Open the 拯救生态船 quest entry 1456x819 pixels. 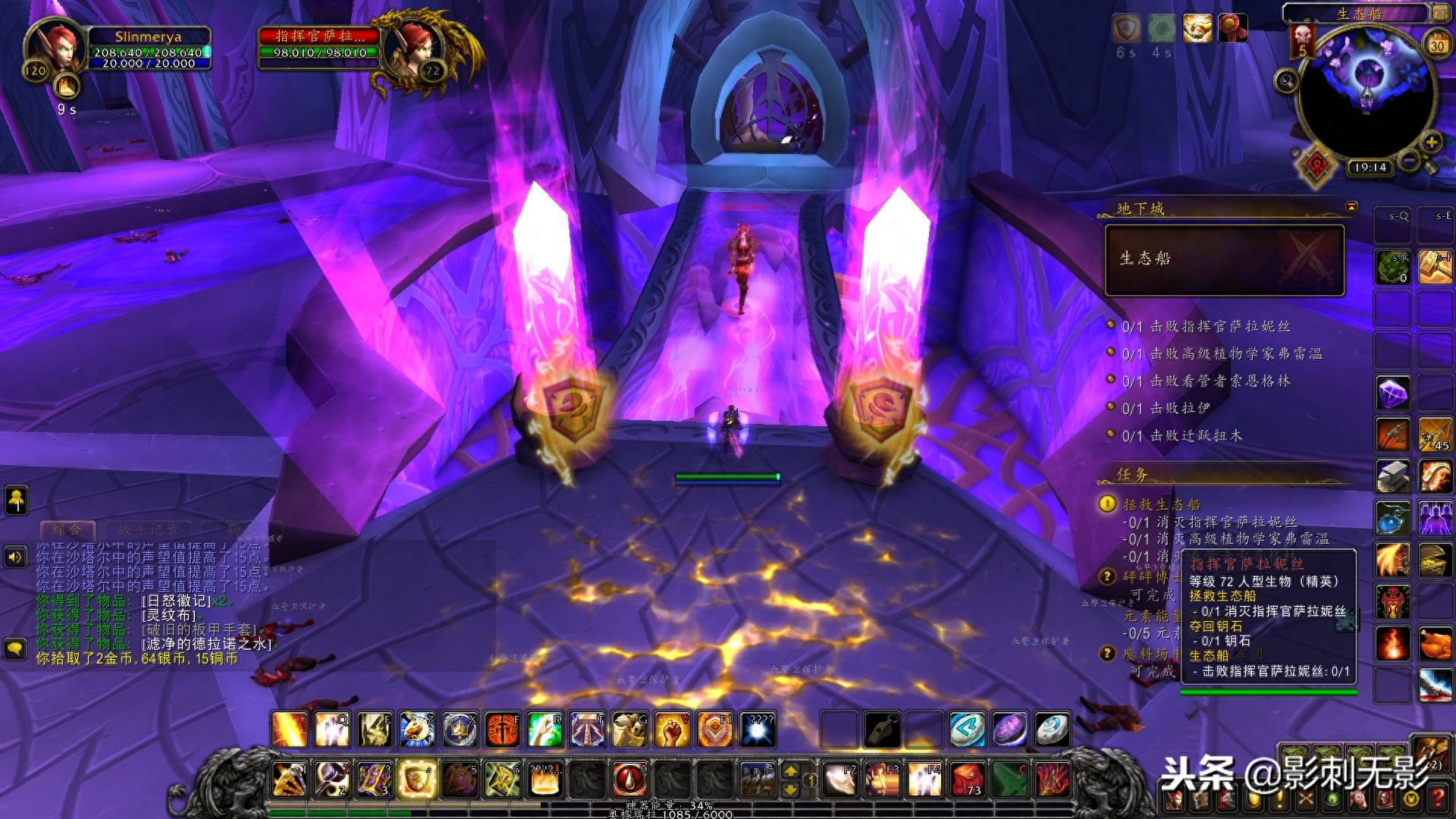coord(1161,504)
